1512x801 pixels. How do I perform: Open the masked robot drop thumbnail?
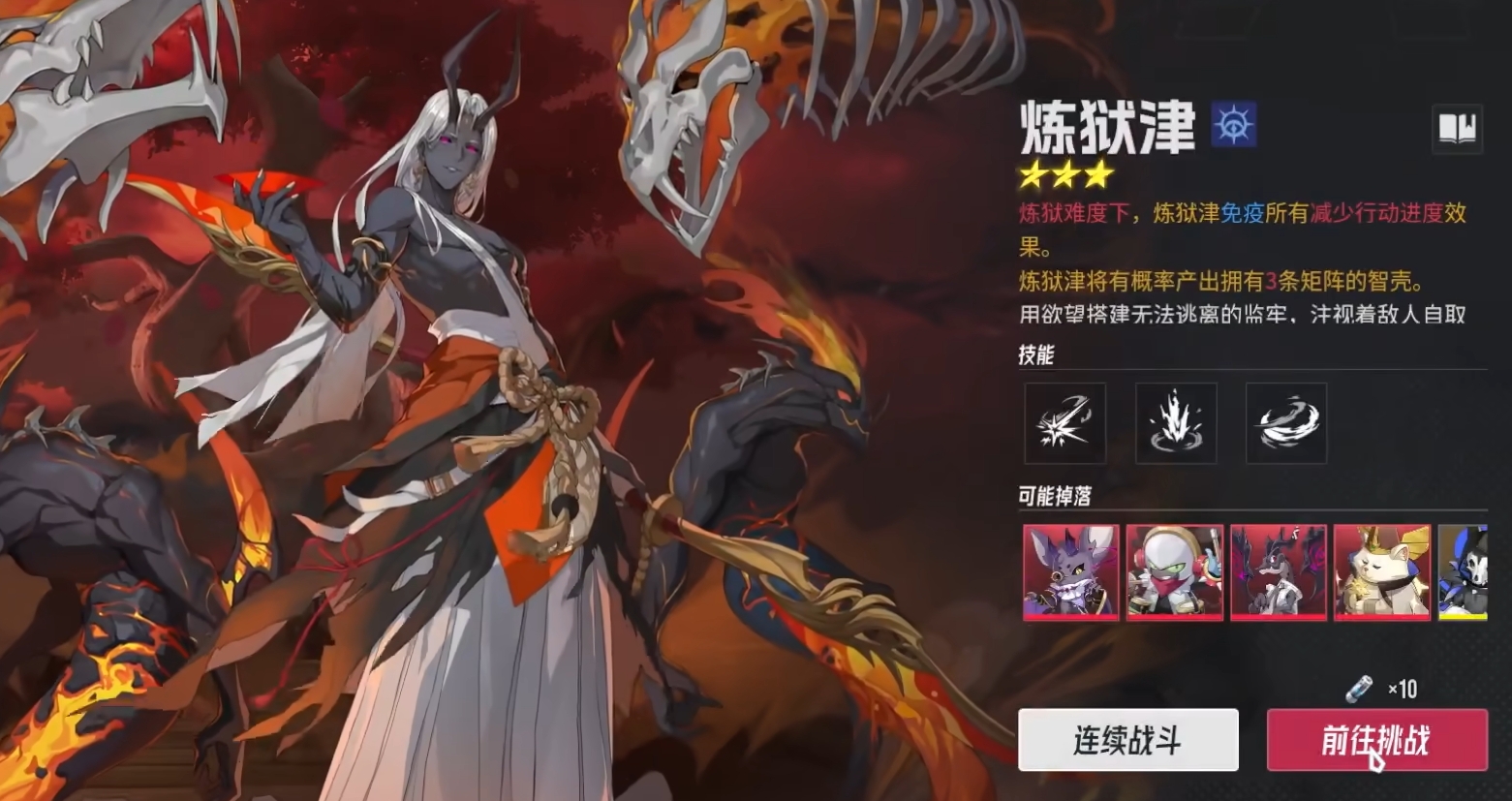tap(1174, 572)
